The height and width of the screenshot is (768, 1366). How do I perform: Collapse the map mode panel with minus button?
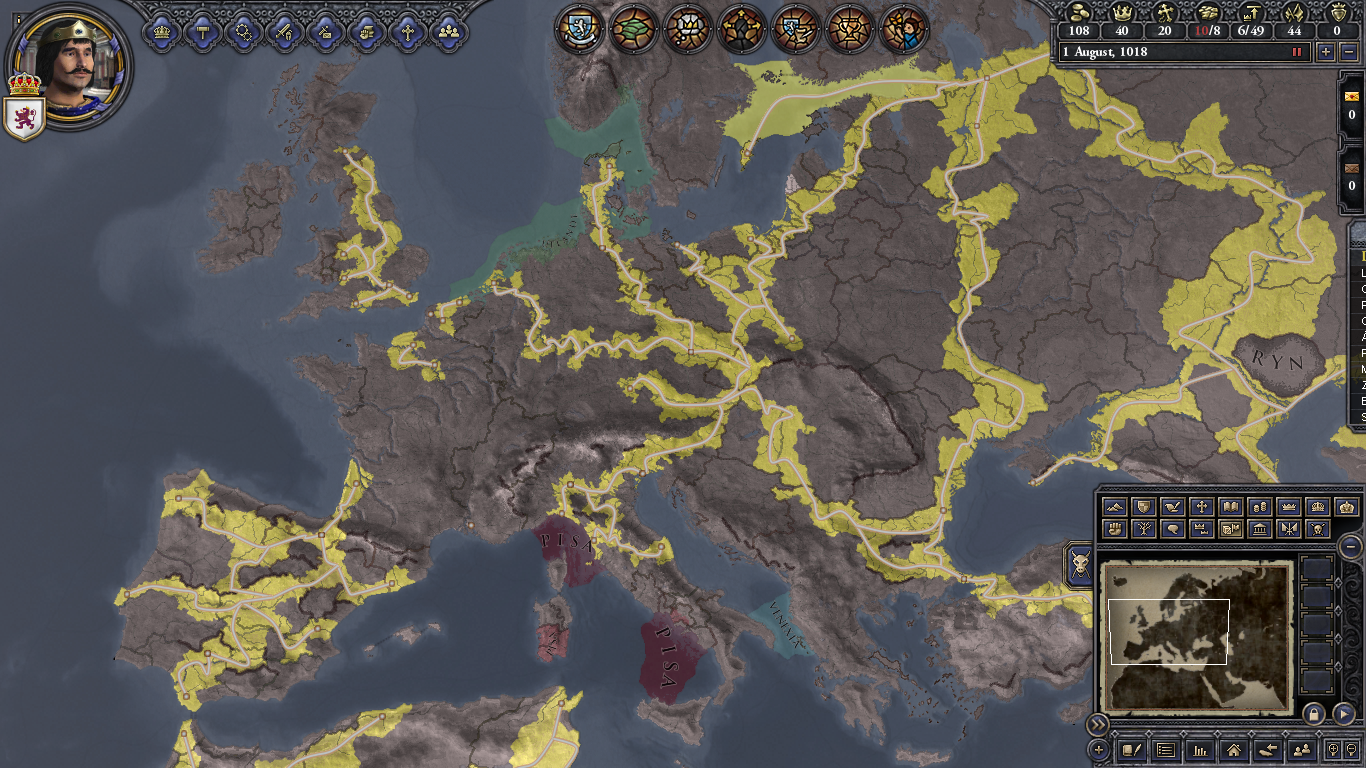click(1350, 547)
